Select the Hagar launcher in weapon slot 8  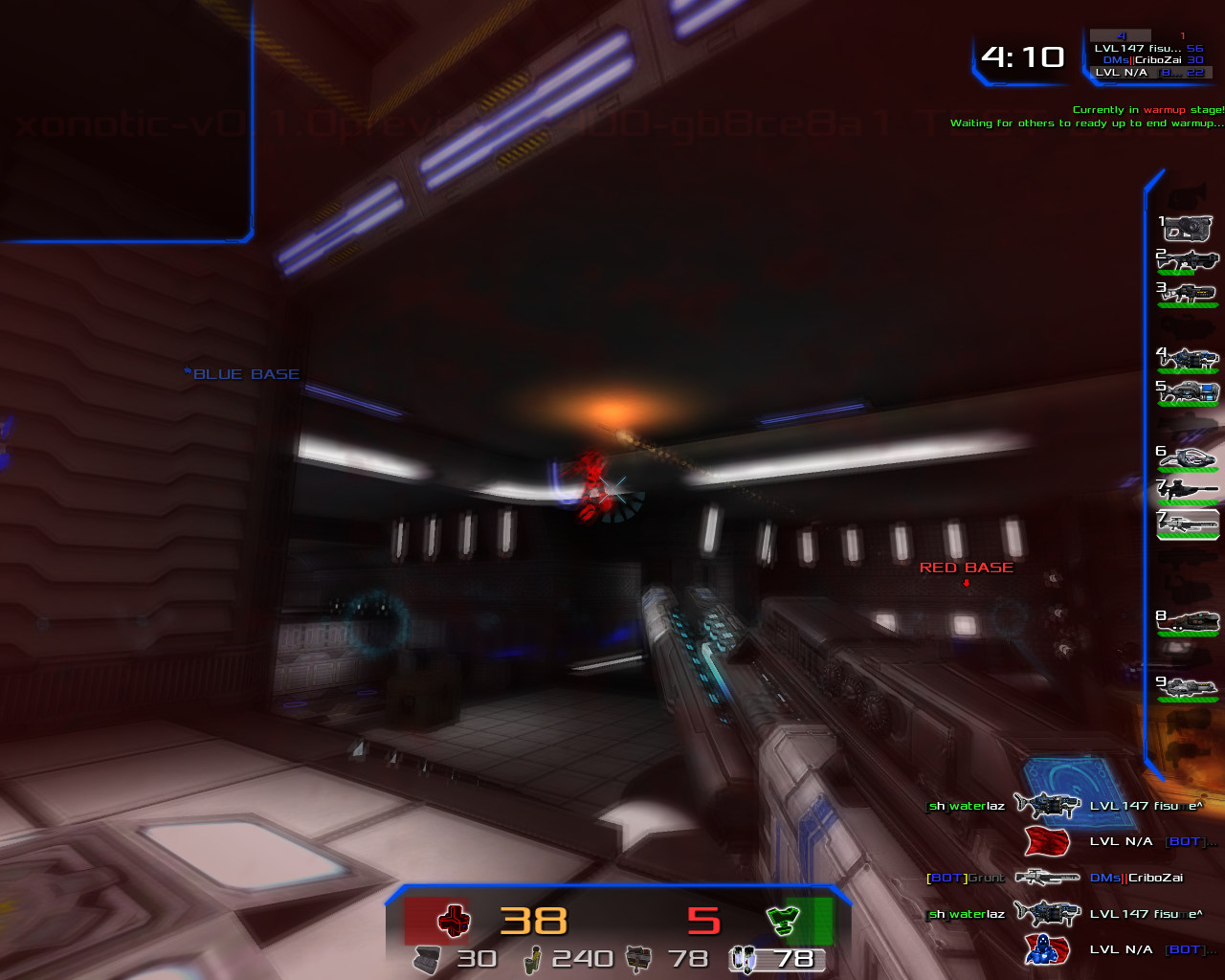[1187, 620]
